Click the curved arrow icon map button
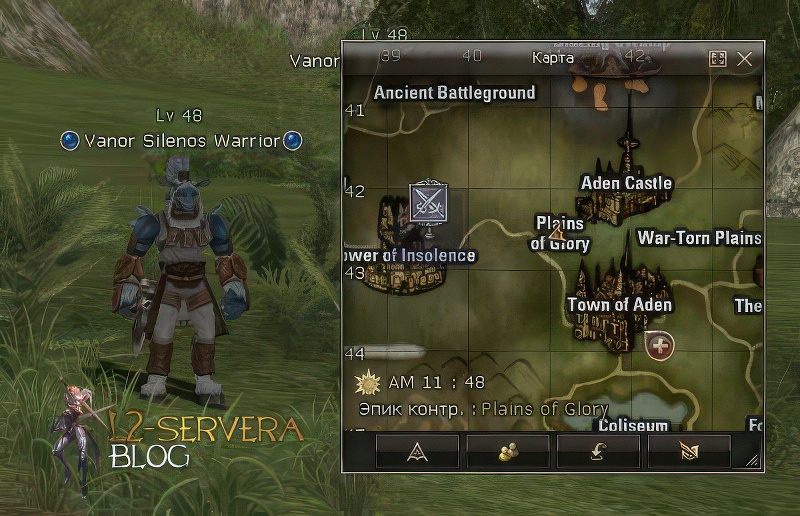The height and width of the screenshot is (516, 800). [x=598, y=451]
